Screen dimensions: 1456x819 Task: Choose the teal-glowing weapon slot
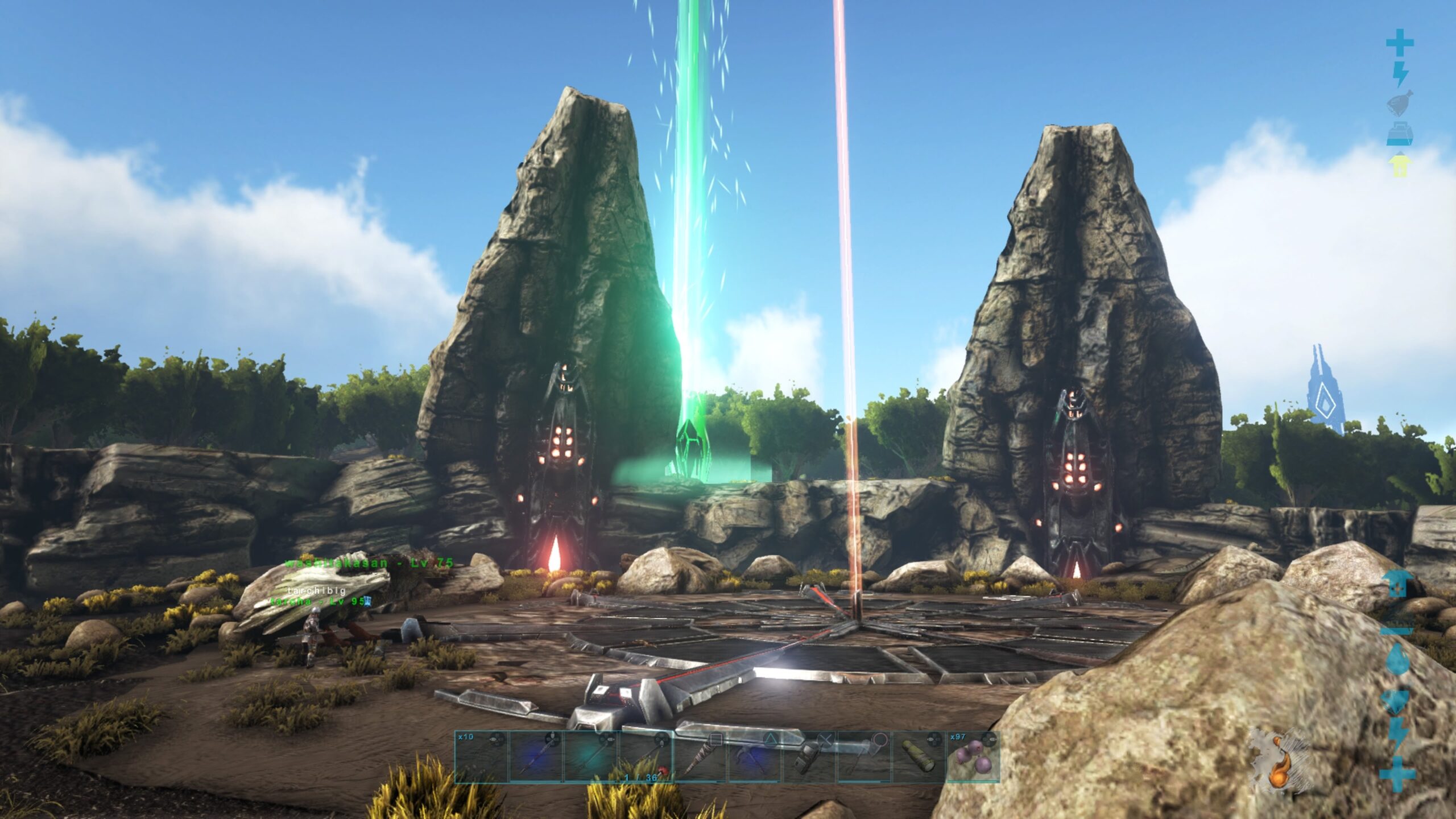591,756
